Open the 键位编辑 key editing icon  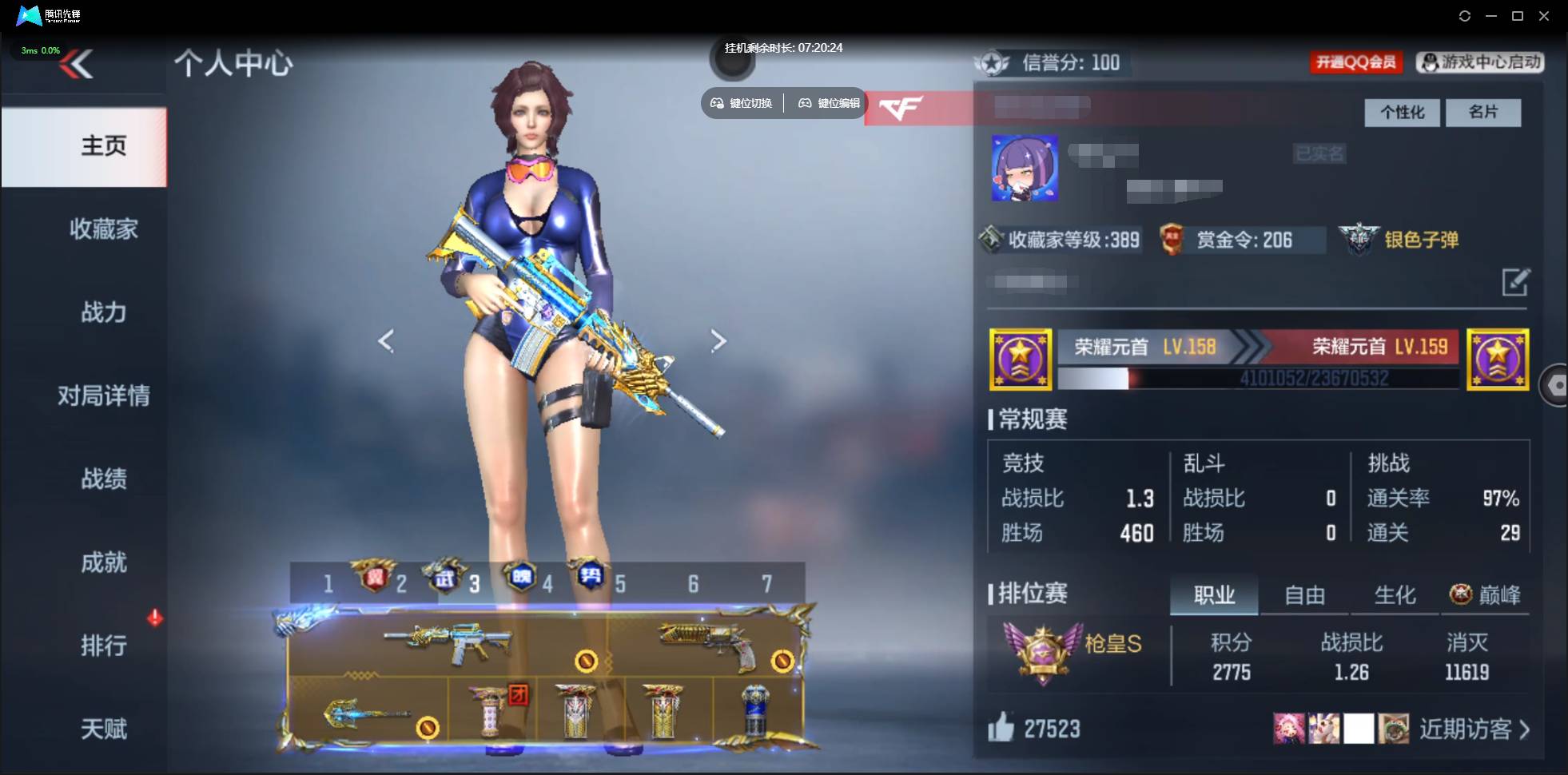point(805,102)
